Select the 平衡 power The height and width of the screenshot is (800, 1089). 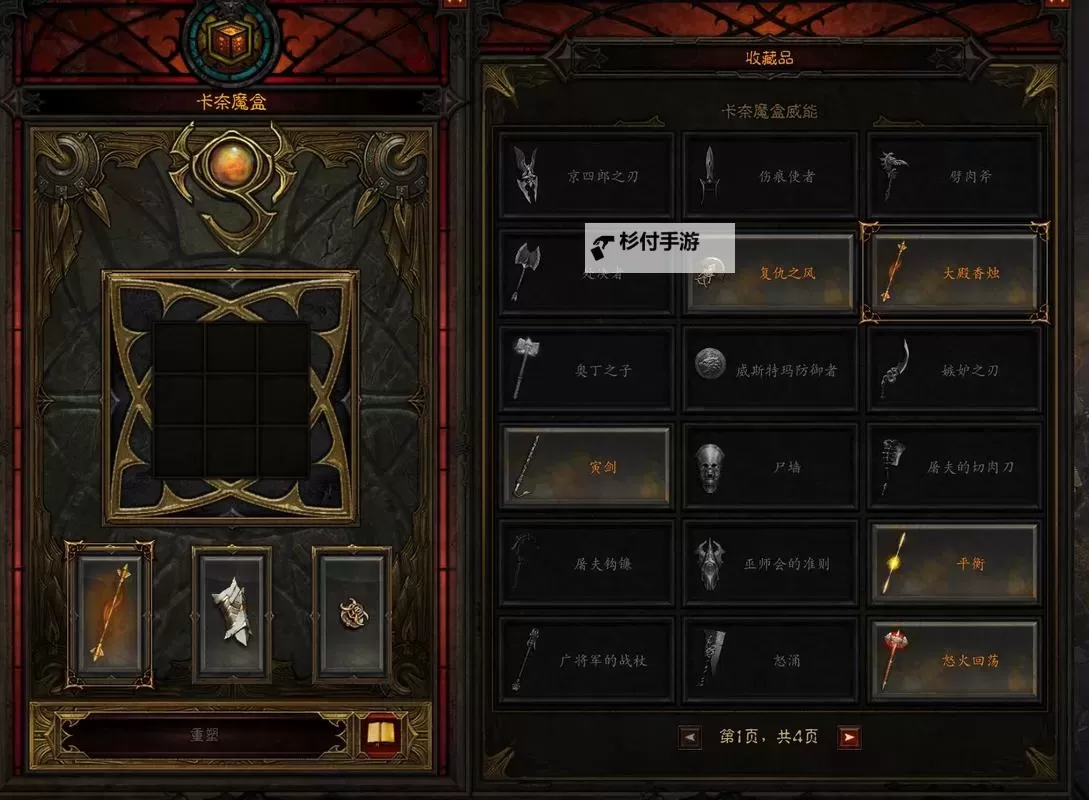[x=955, y=564]
